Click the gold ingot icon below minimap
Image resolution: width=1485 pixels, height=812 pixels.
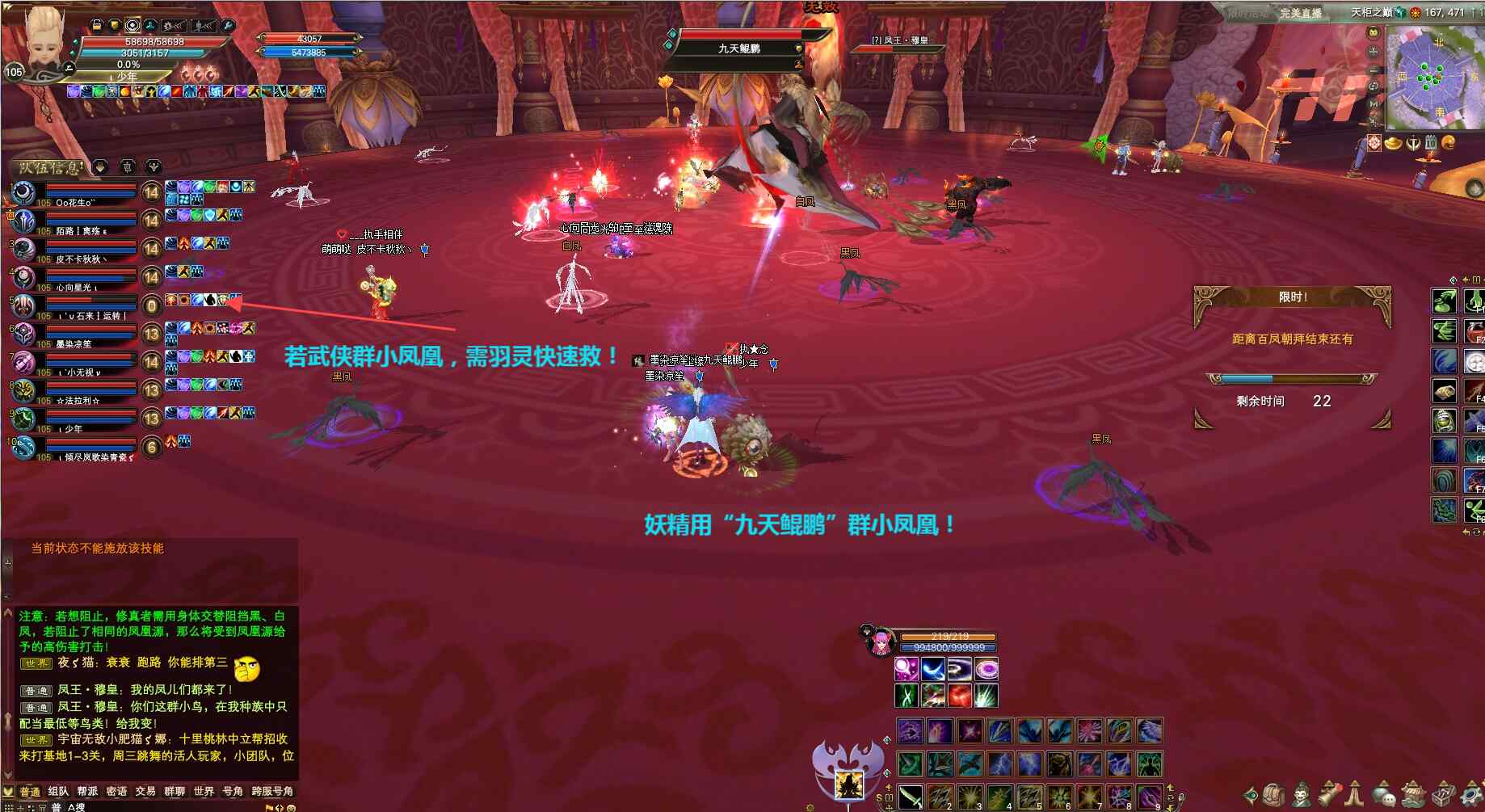coord(1394,143)
